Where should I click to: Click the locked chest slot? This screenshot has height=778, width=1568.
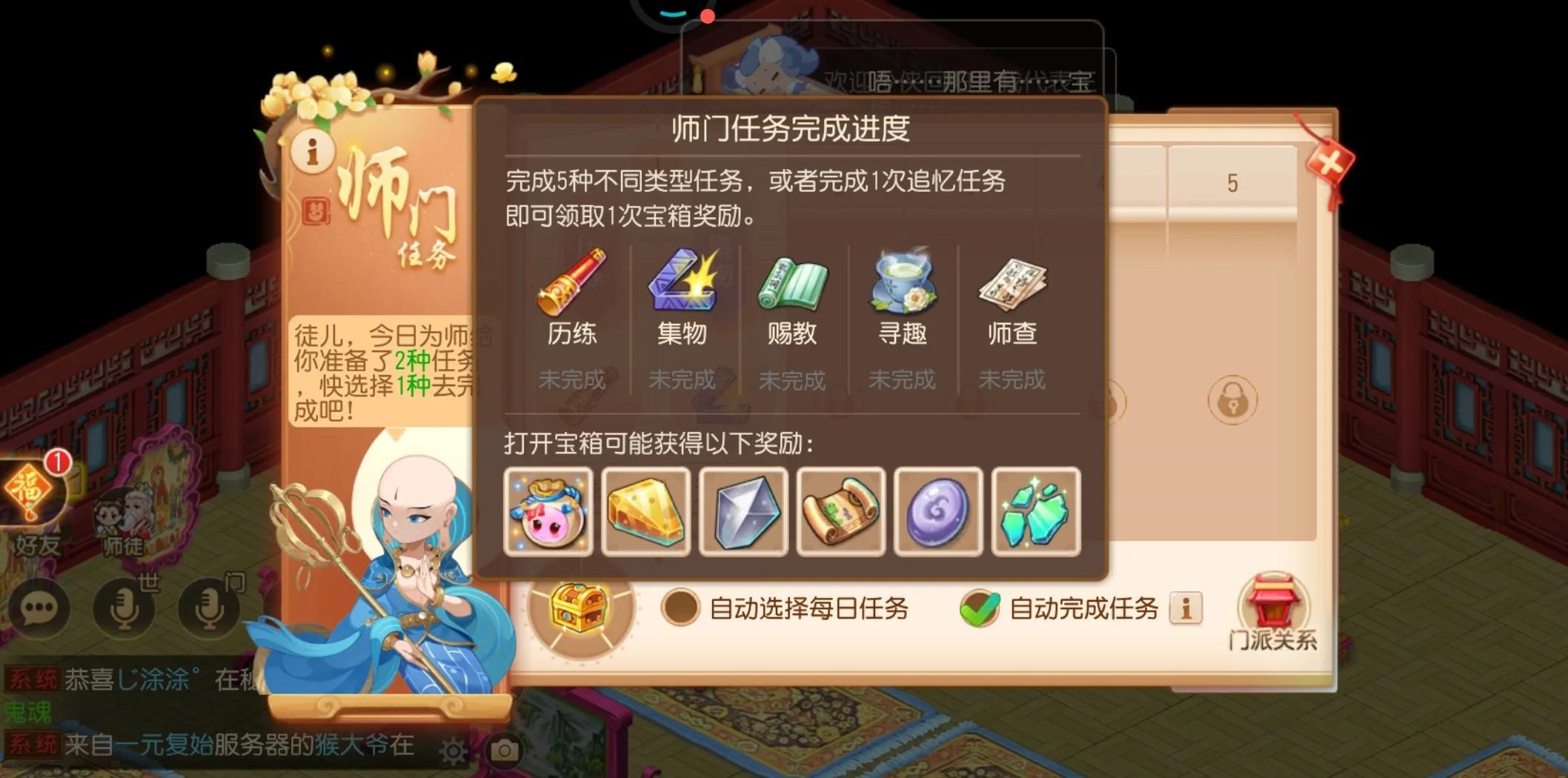[x=1232, y=399]
